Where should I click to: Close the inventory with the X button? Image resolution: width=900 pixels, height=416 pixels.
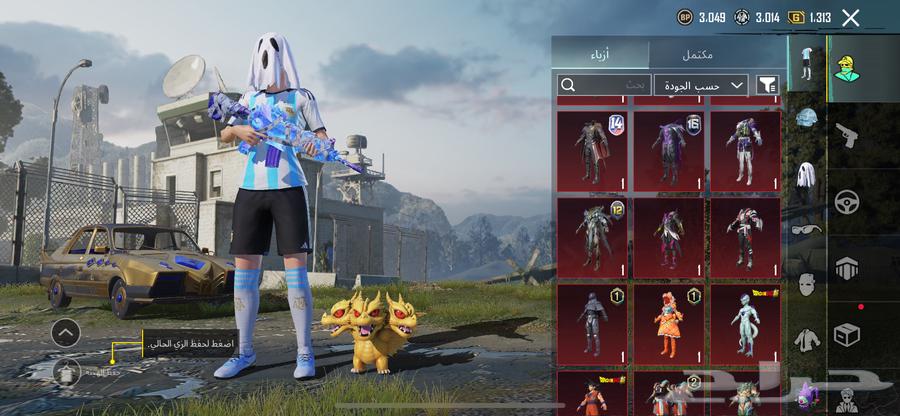pos(851,17)
